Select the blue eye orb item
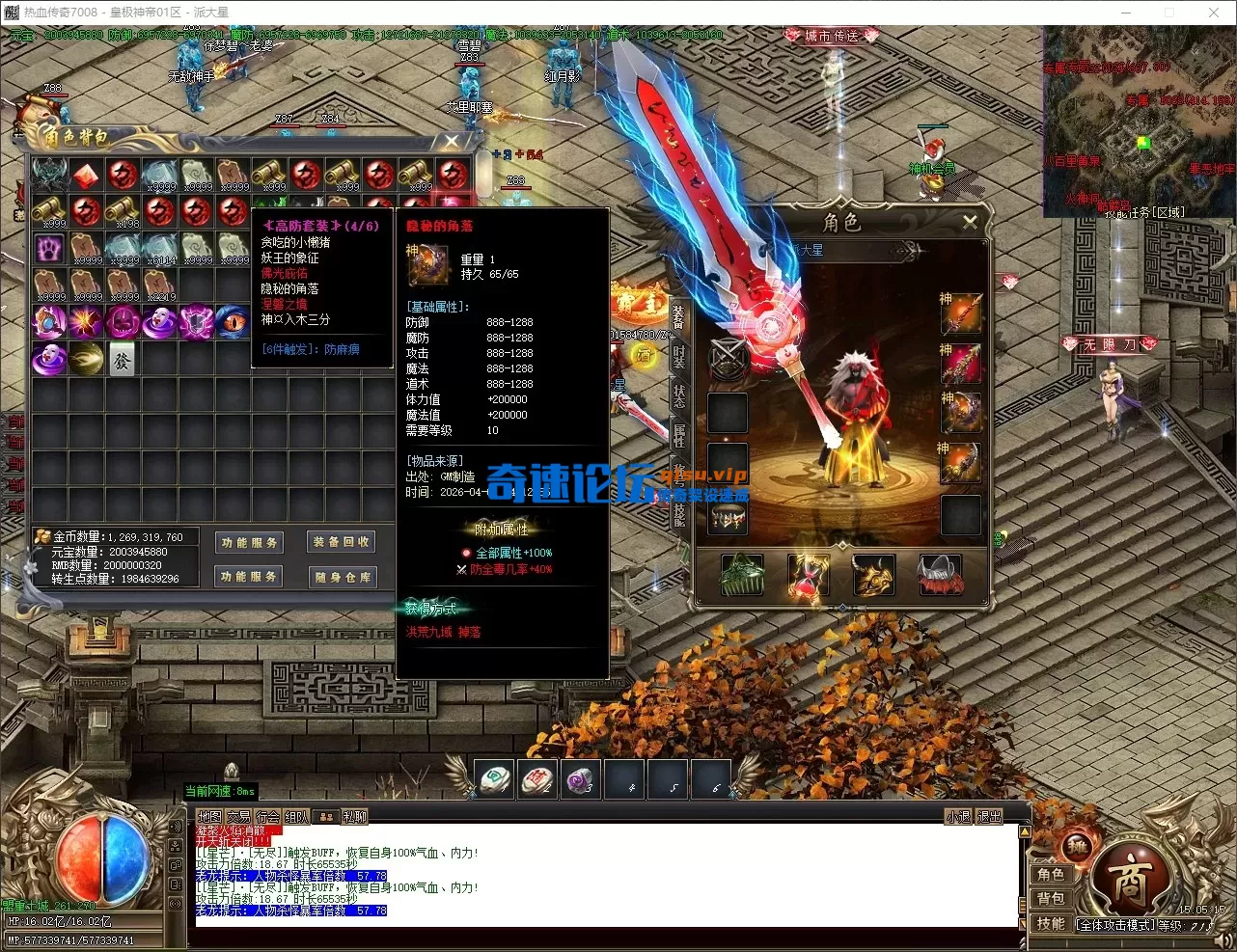The width and height of the screenshot is (1237, 952). 233,321
